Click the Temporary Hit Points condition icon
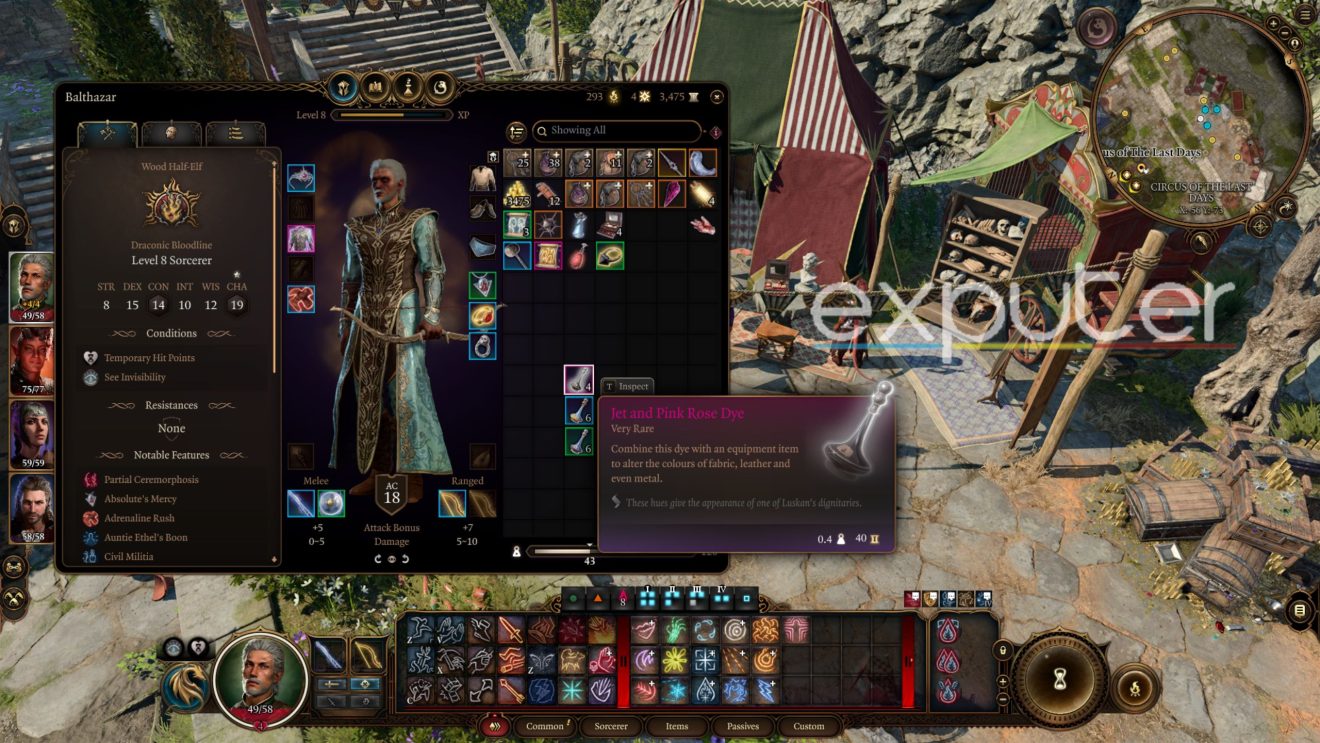 point(91,357)
